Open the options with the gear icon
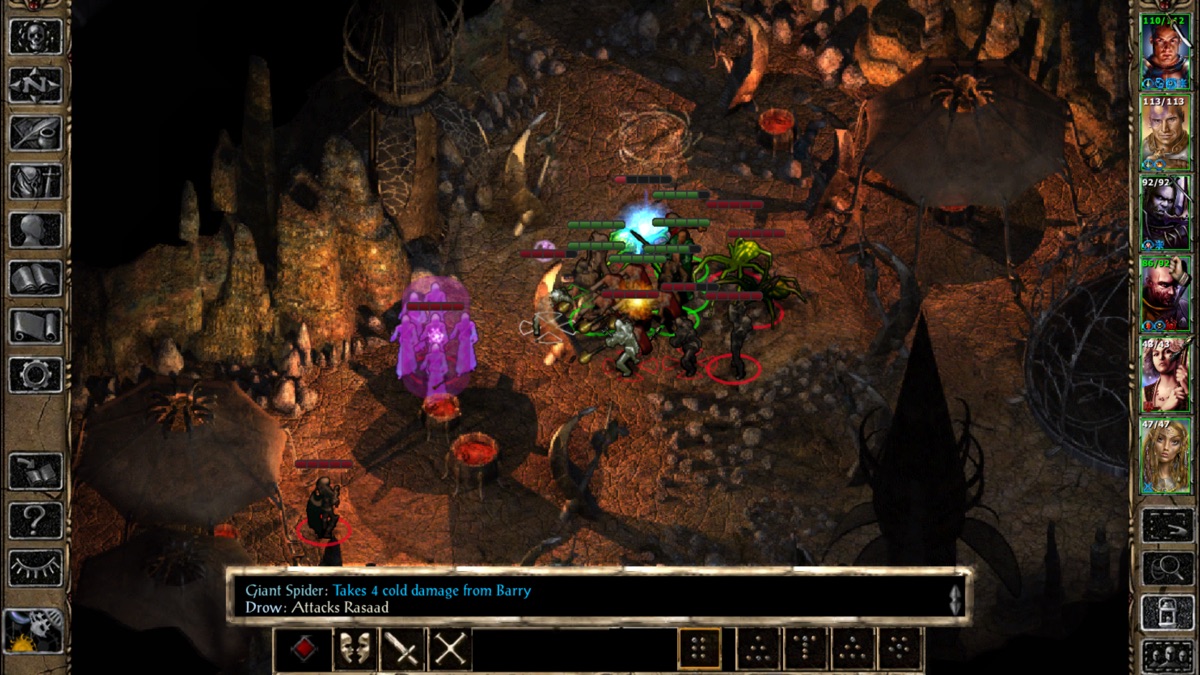The width and height of the screenshot is (1200, 675). coord(36,374)
